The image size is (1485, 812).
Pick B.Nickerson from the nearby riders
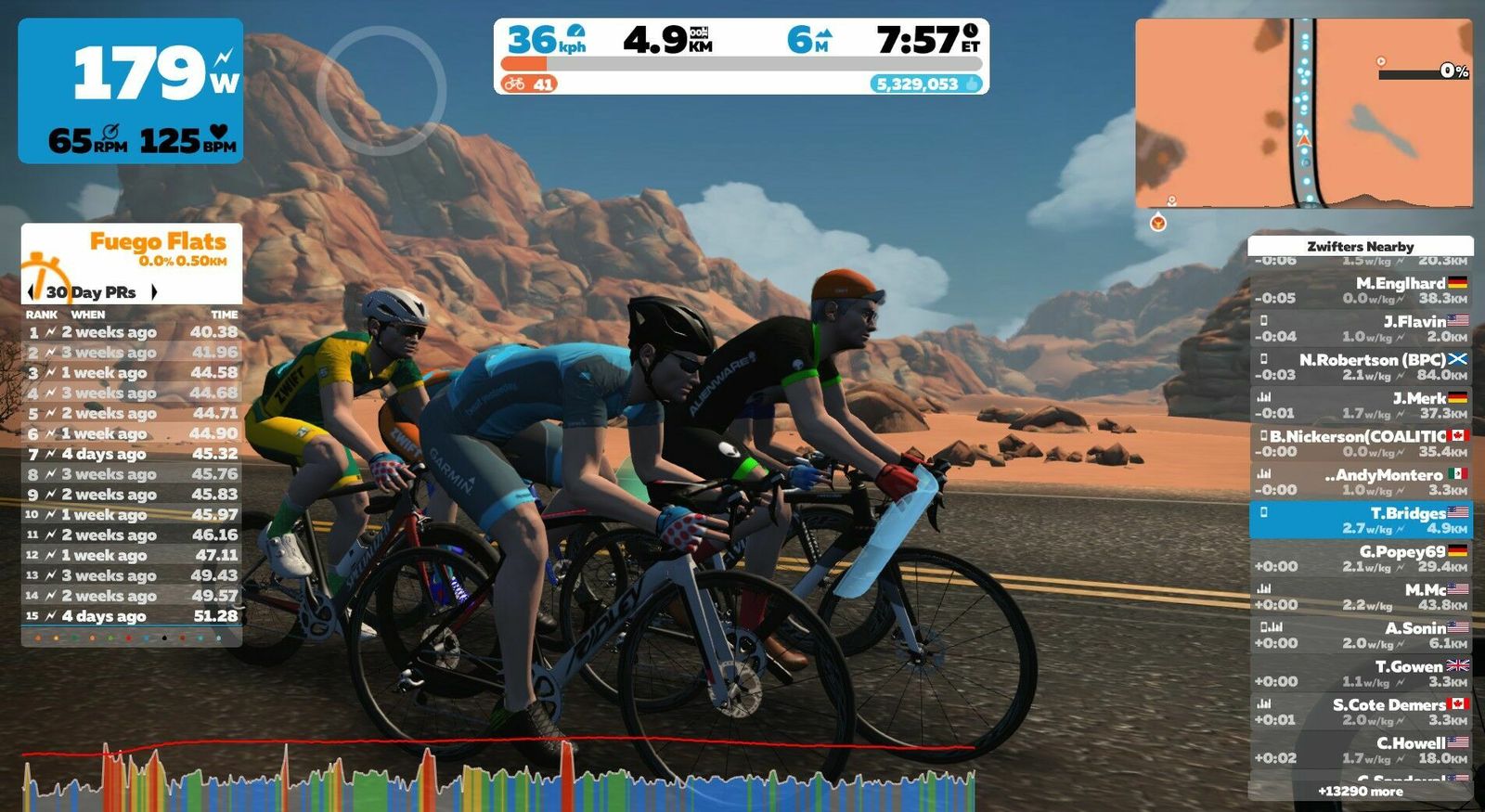click(x=1360, y=444)
